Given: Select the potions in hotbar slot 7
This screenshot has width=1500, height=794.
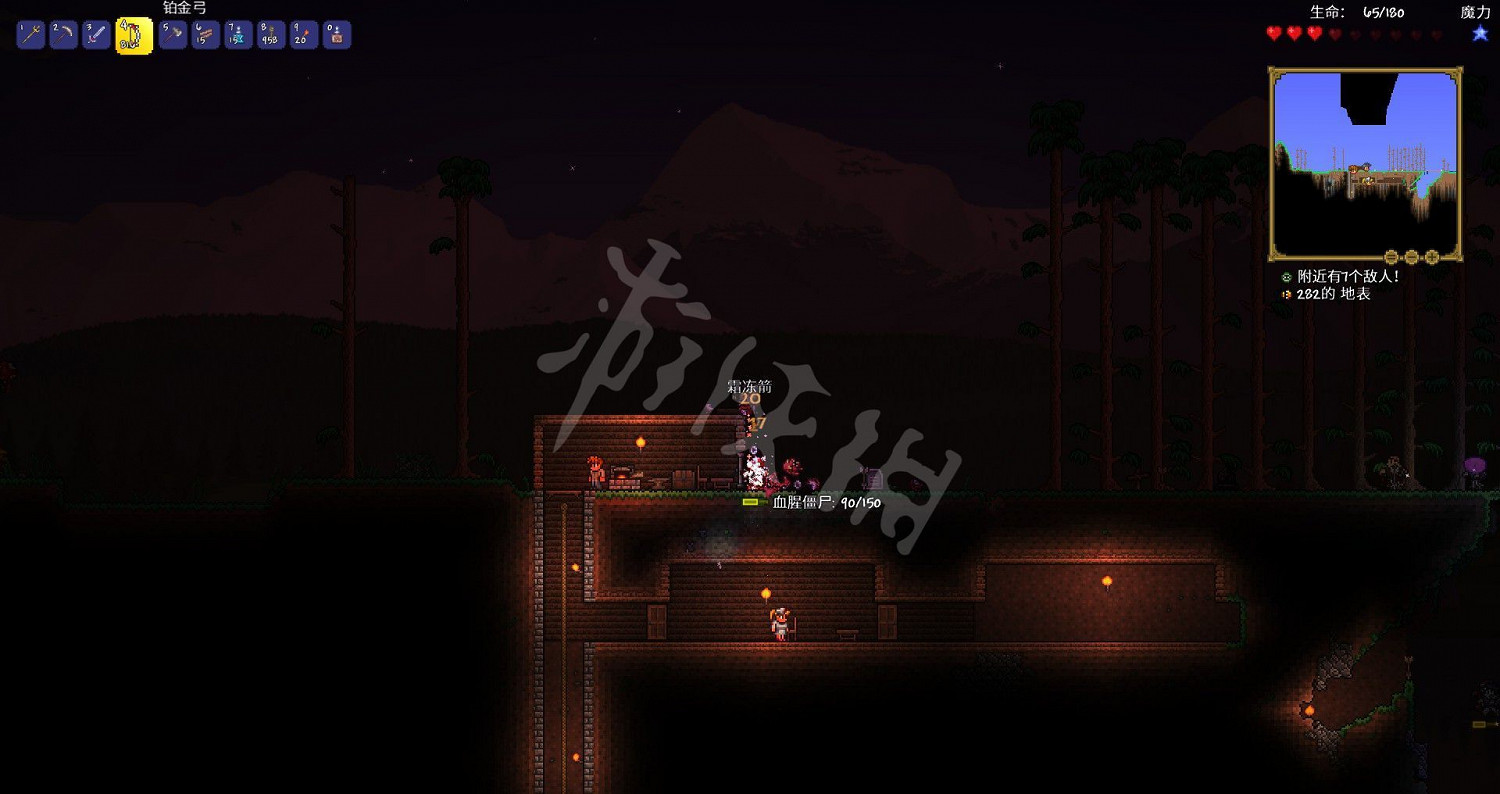Looking at the screenshot, I should (237, 33).
